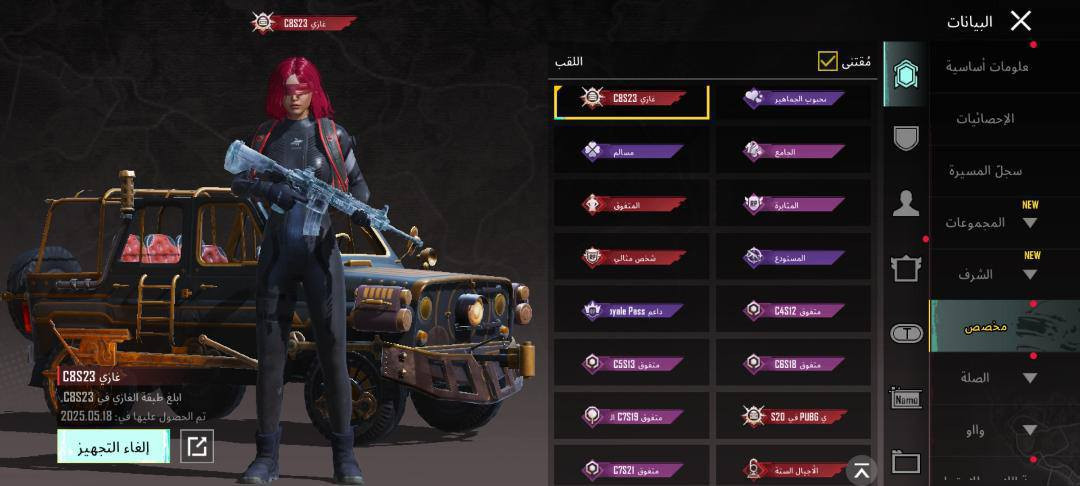Switch to the shield badge tab

(906, 138)
